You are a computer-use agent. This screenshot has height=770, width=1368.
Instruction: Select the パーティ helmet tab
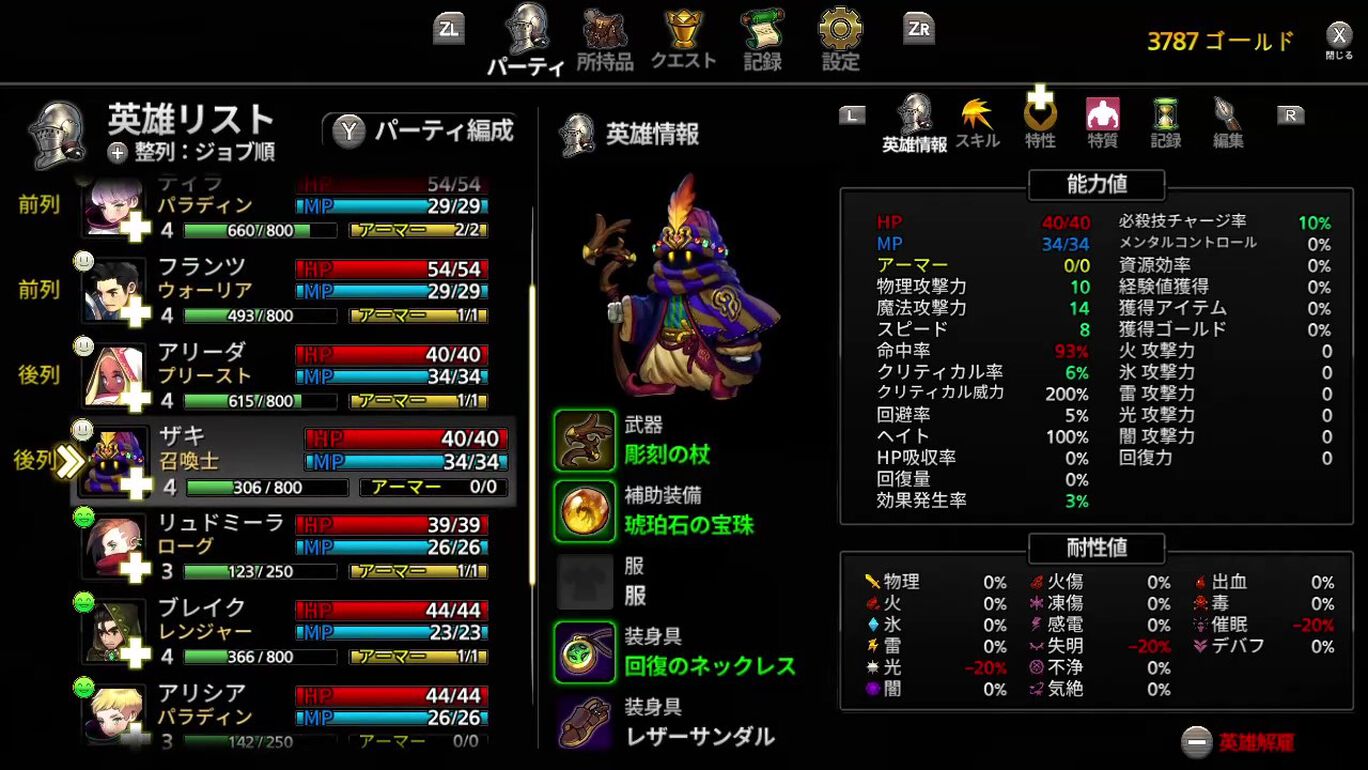pyautogui.click(x=527, y=40)
